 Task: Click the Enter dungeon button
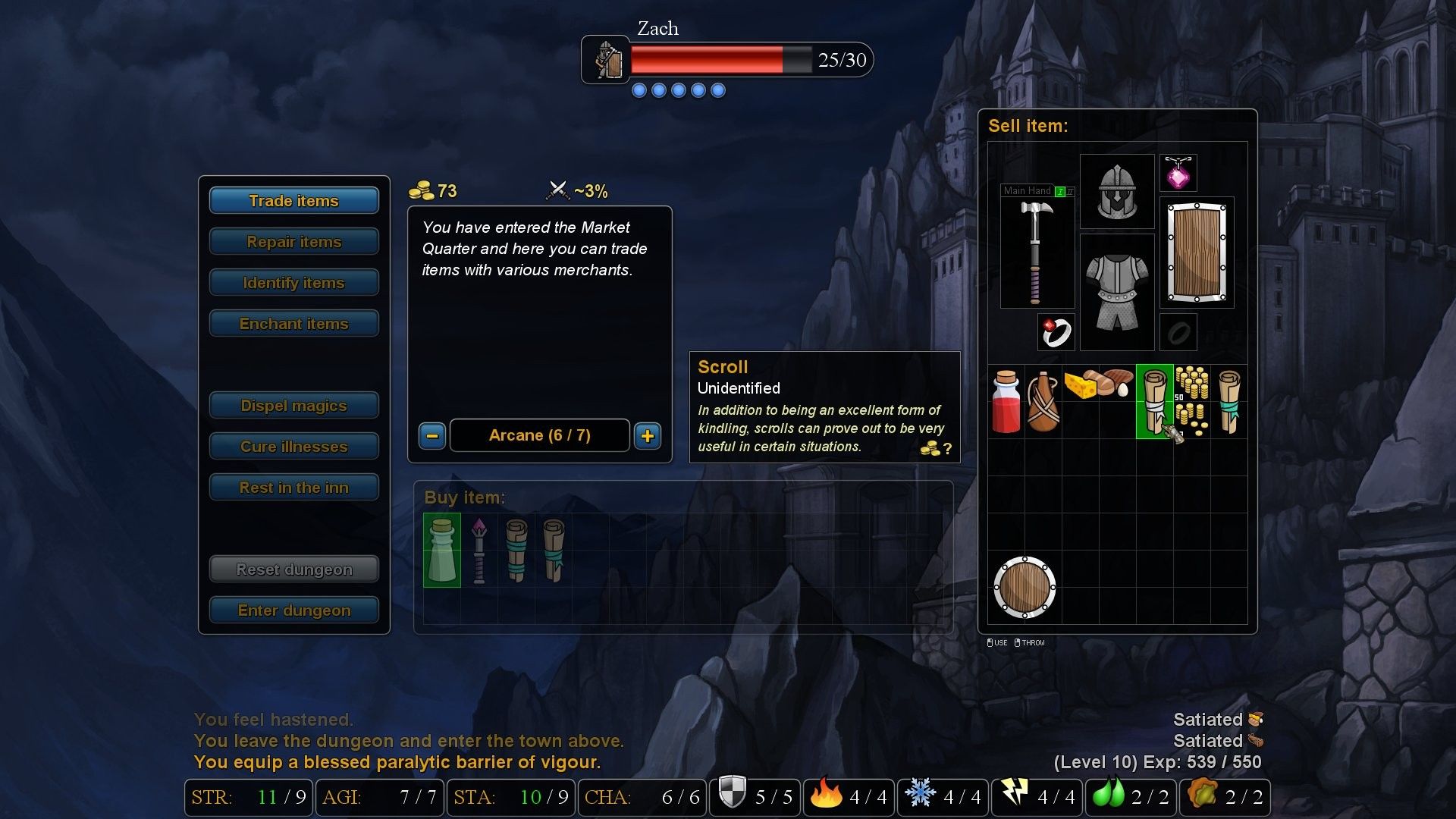[293, 610]
